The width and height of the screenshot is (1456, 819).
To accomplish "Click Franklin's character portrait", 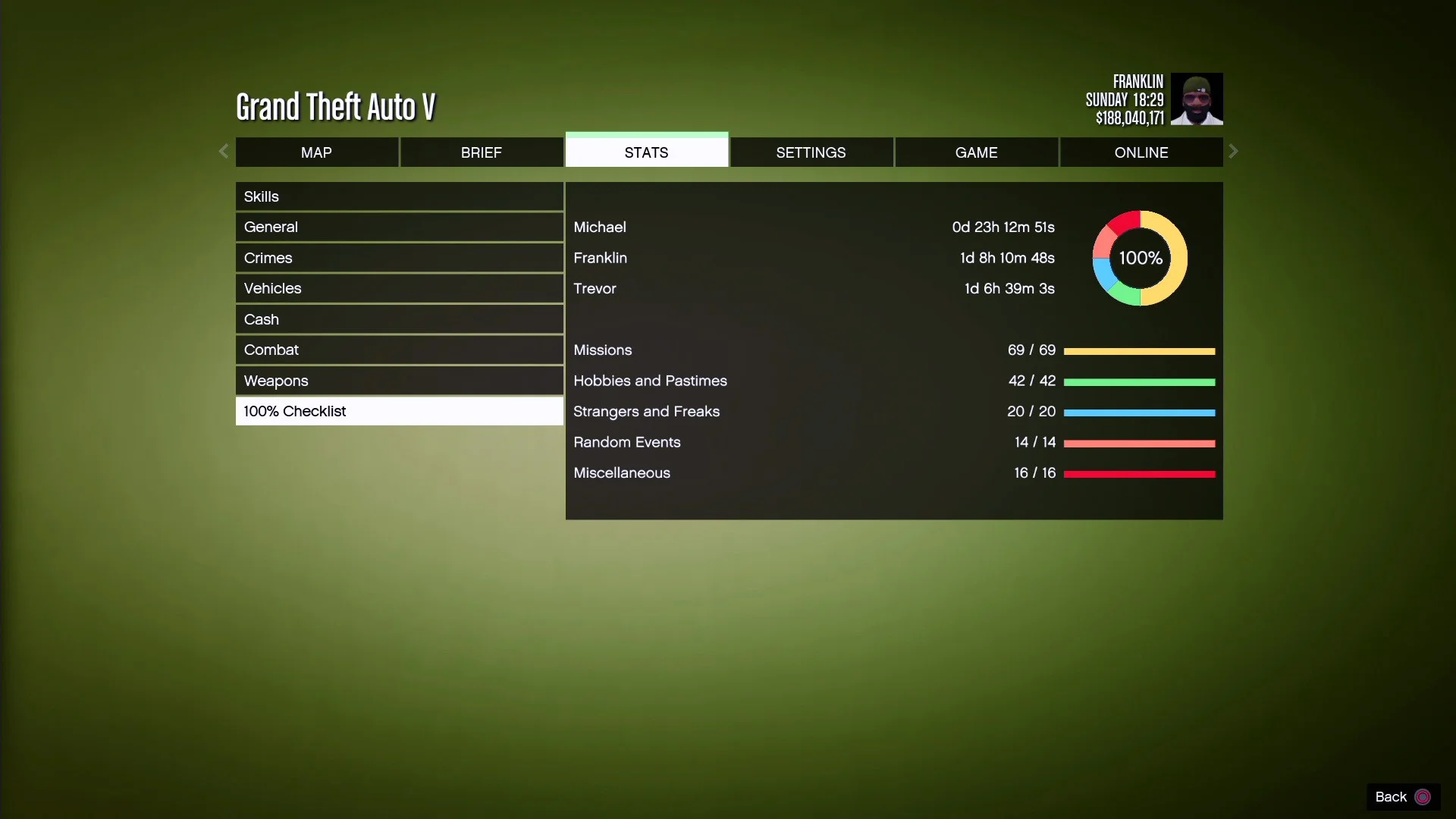I will pyautogui.click(x=1198, y=99).
